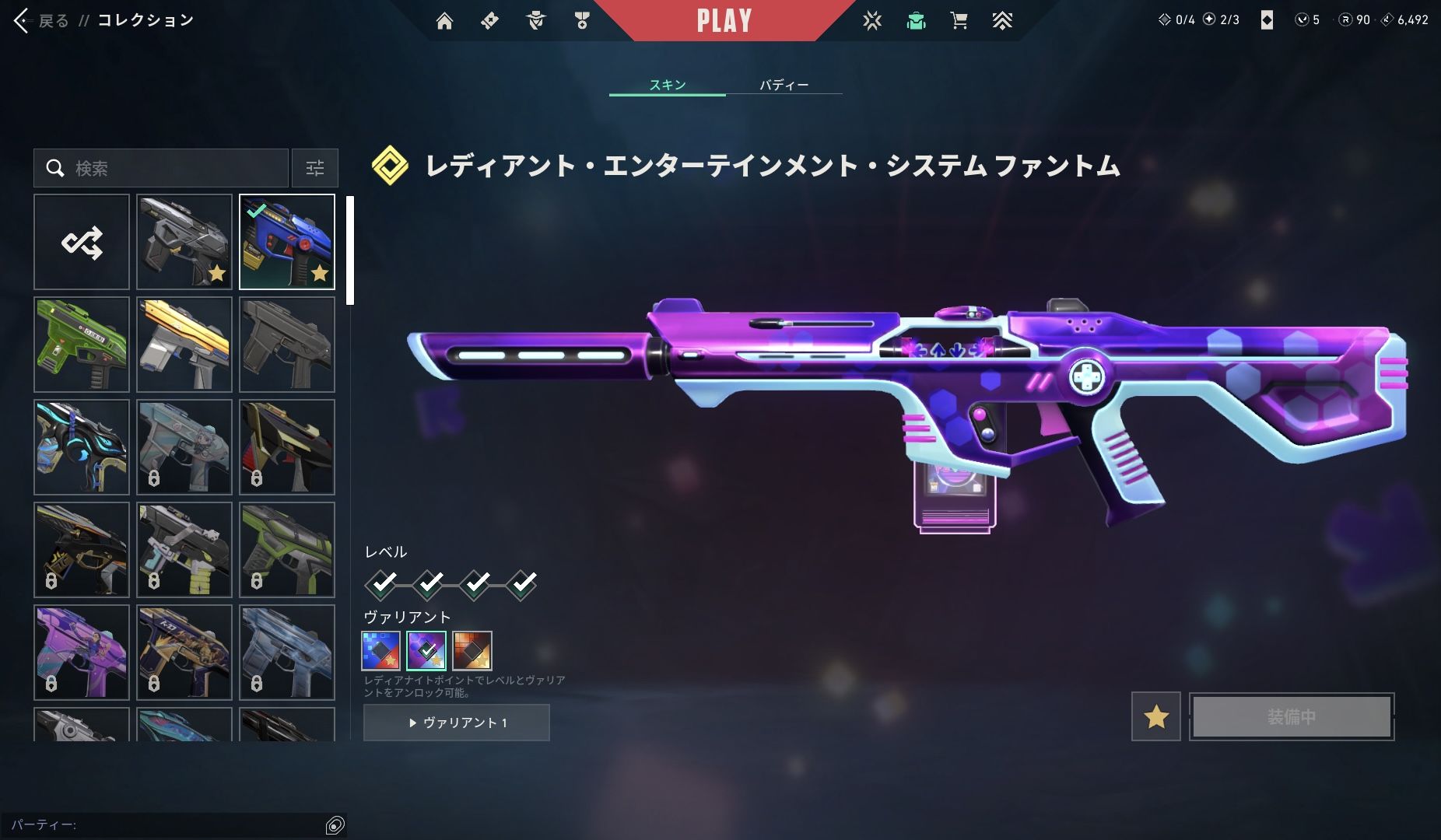The width and height of the screenshot is (1441, 840).
Task: Choose the random shuffle skin tile
Action: [82, 242]
